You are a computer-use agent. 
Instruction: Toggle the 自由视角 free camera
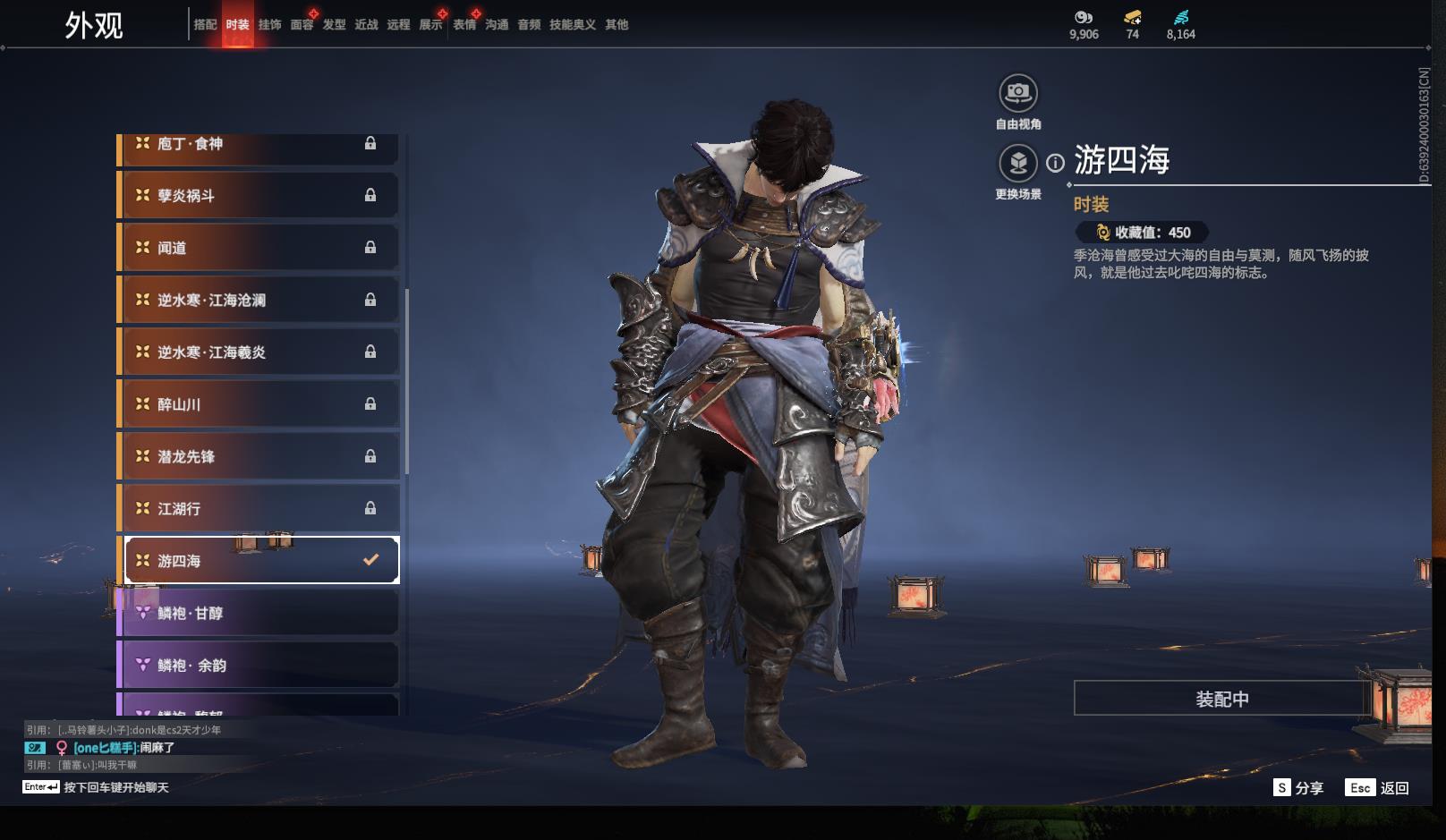tap(1017, 93)
